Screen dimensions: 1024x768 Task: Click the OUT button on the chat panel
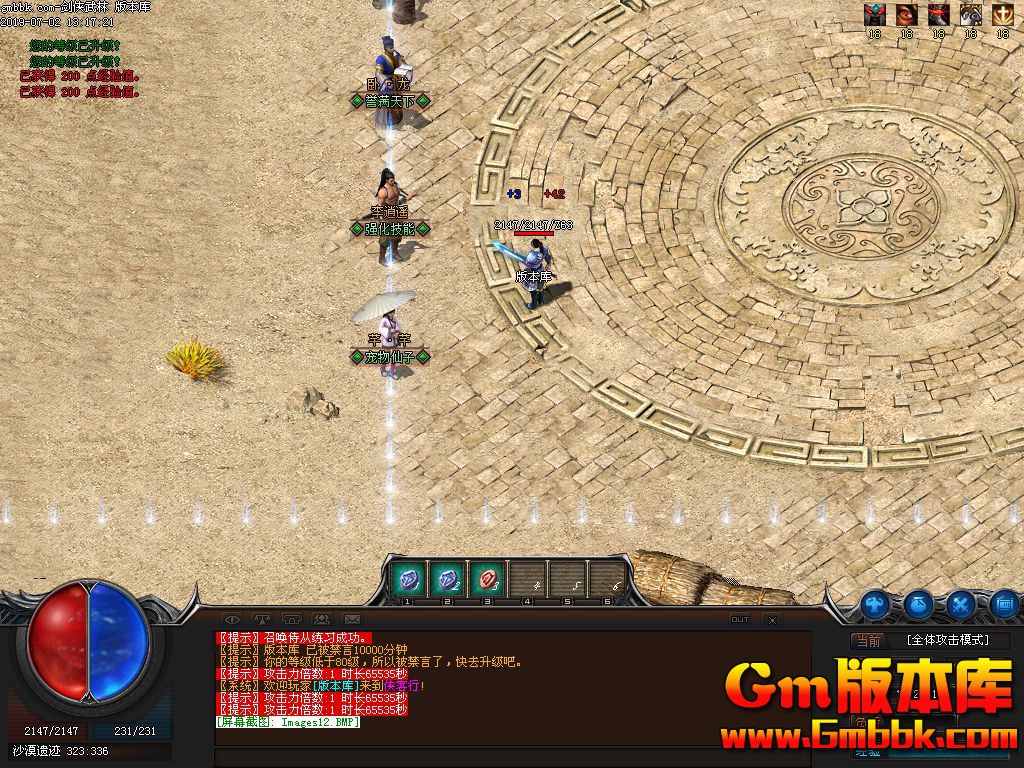[x=740, y=620]
